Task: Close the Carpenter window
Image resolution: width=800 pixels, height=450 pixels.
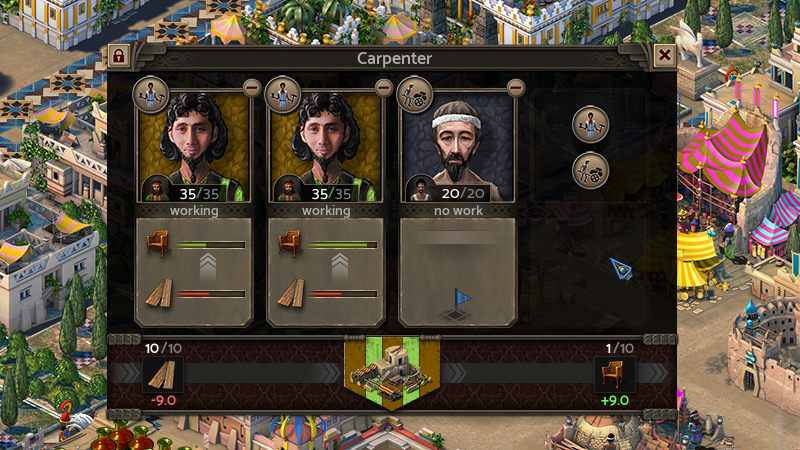Action: [x=663, y=56]
